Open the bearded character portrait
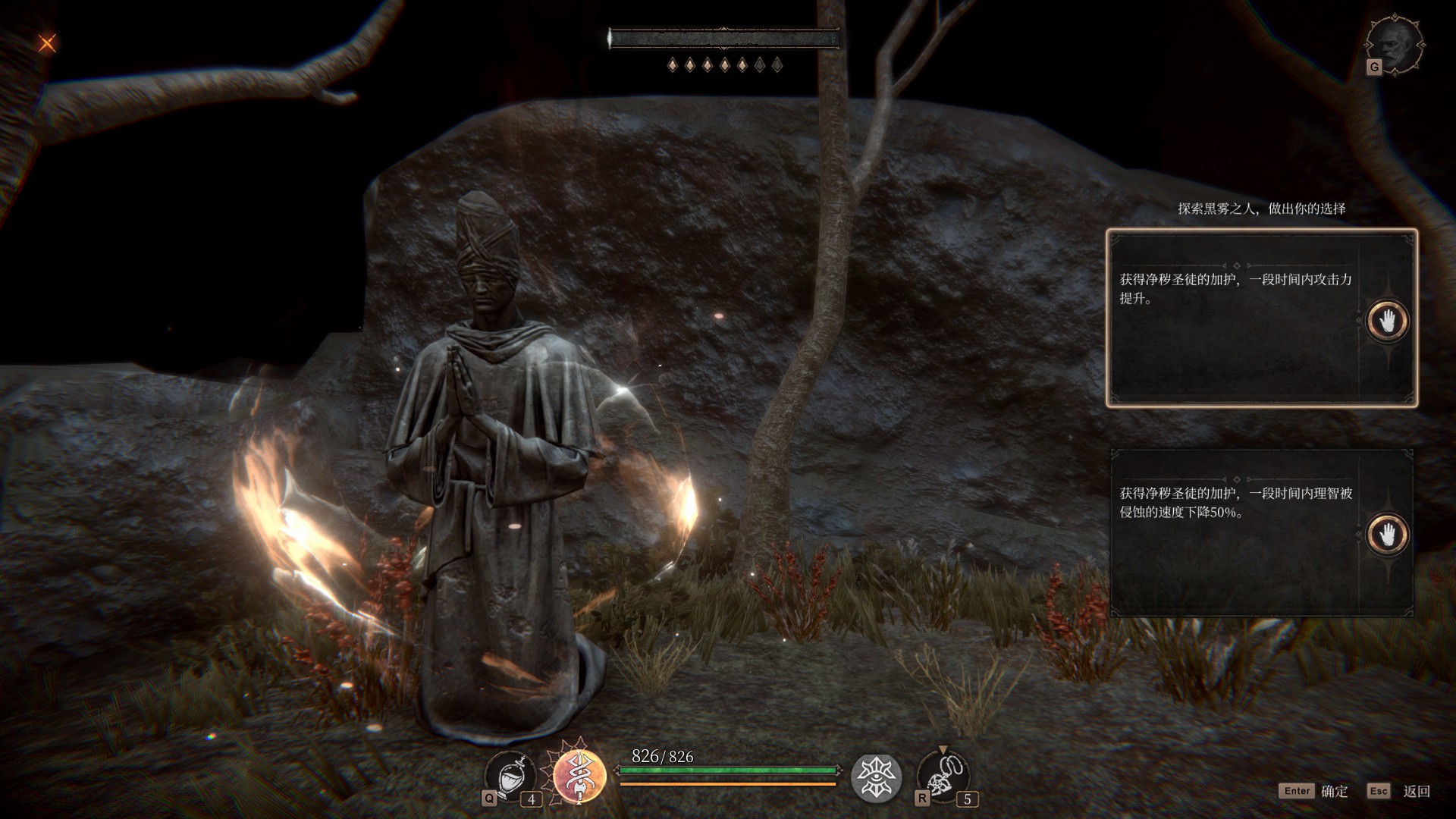This screenshot has height=819, width=1456. pos(1395,45)
